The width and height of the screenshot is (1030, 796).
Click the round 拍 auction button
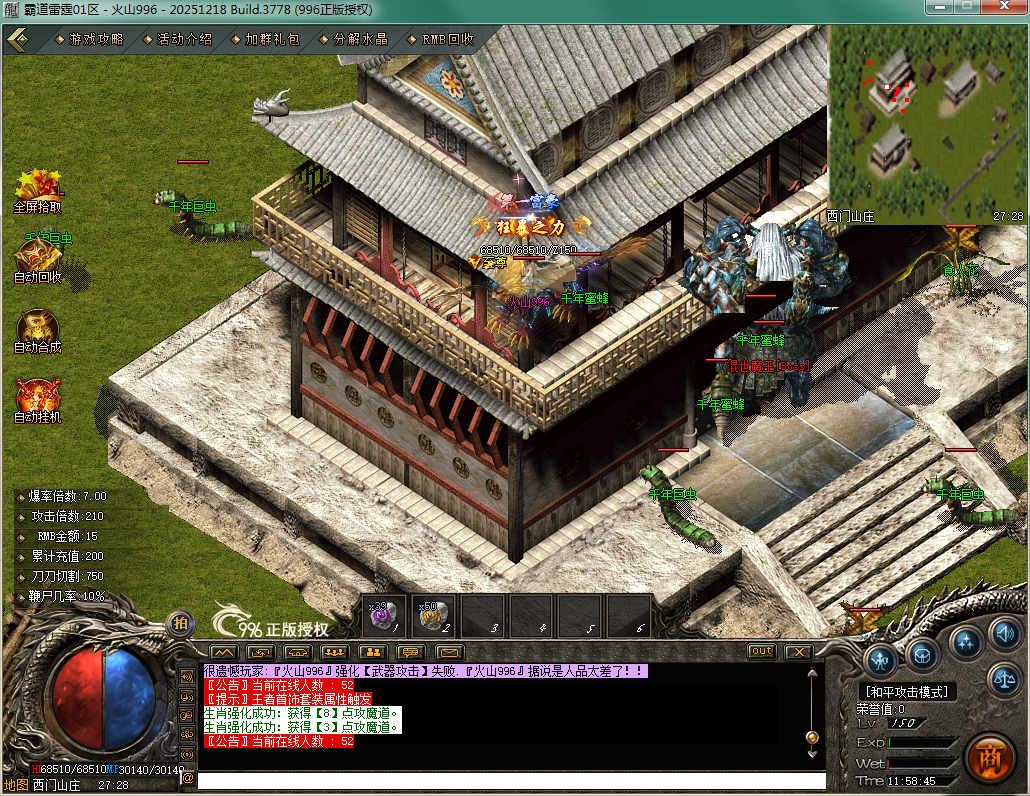(x=180, y=624)
